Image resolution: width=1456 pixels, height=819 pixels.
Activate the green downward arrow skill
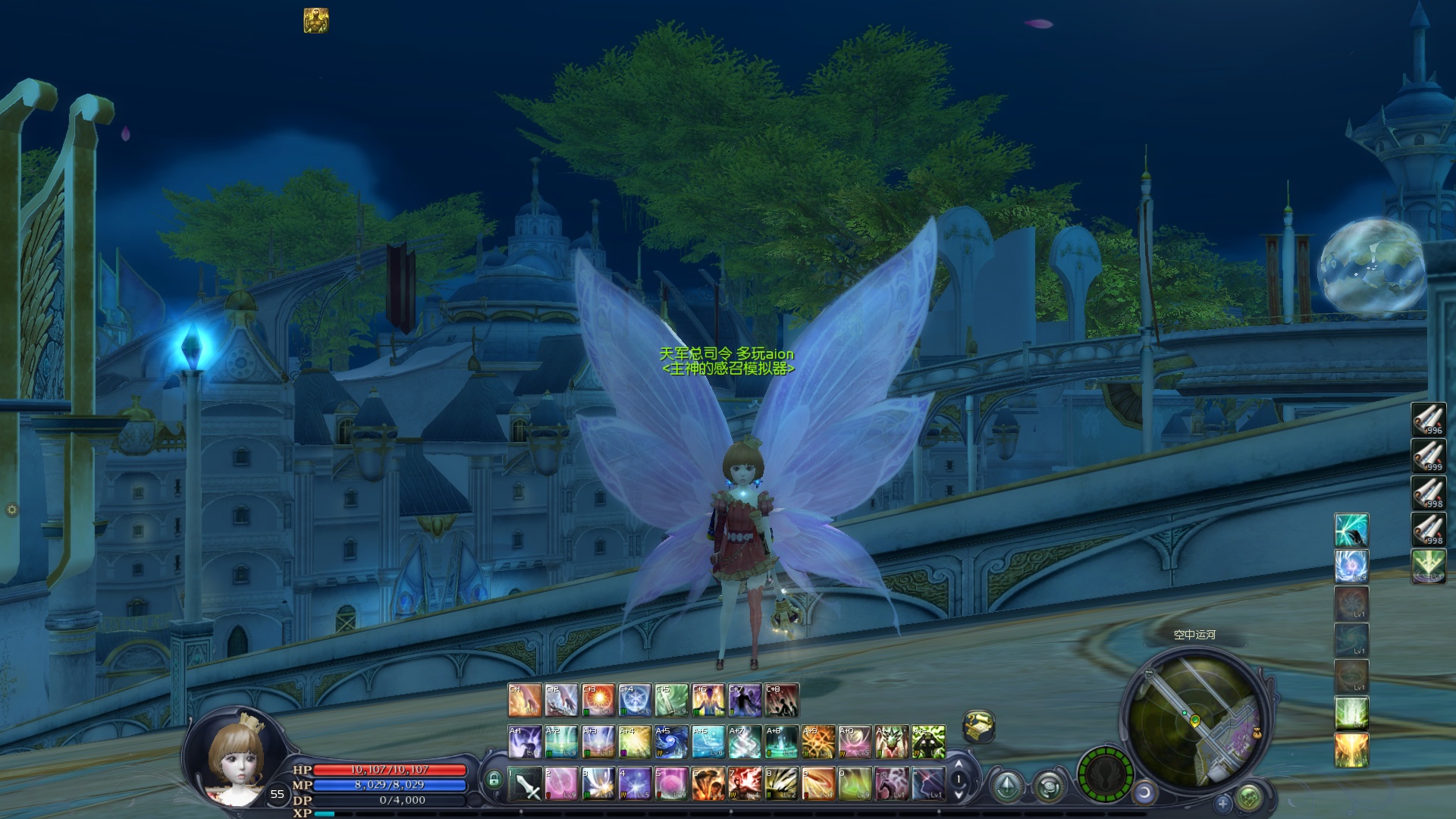(1428, 566)
